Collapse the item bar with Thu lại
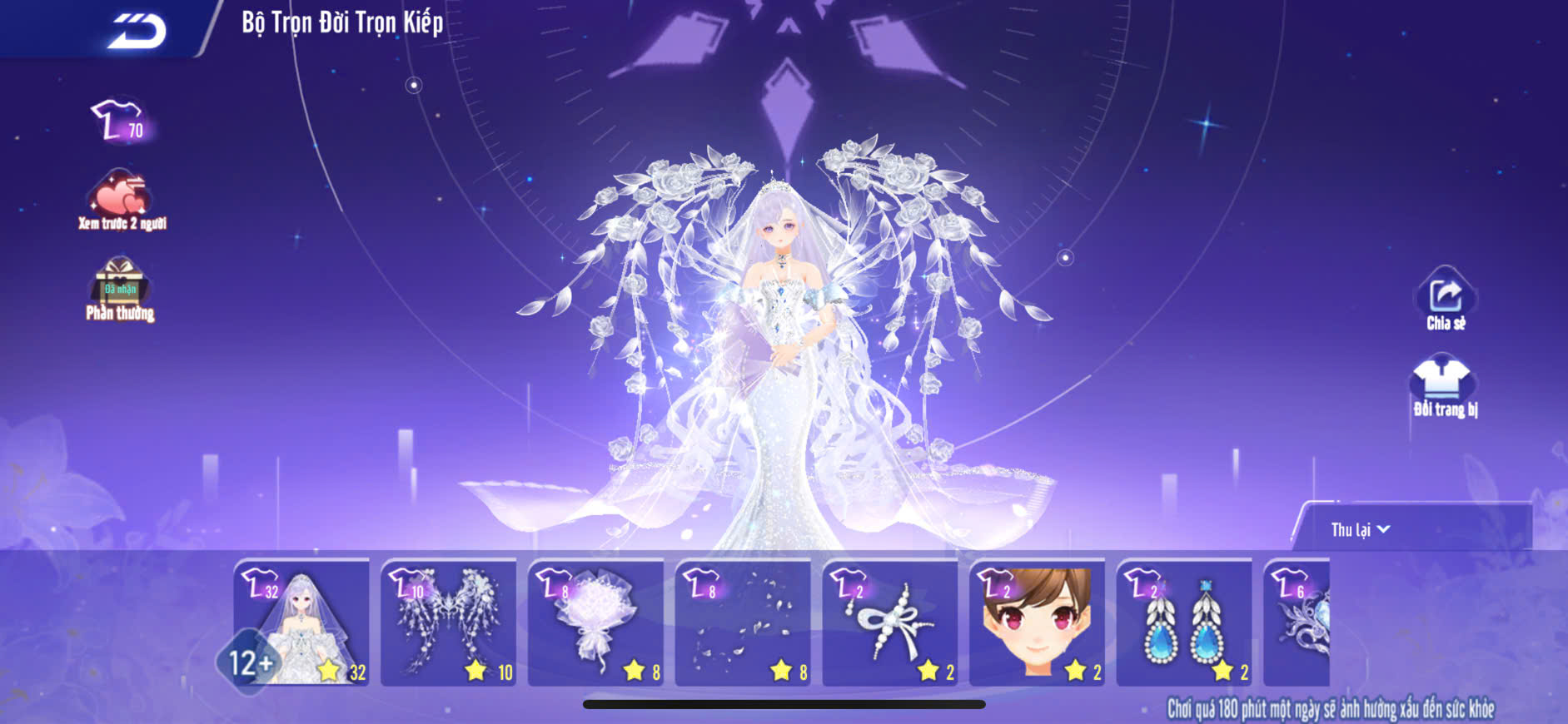1568x724 pixels. click(1360, 530)
